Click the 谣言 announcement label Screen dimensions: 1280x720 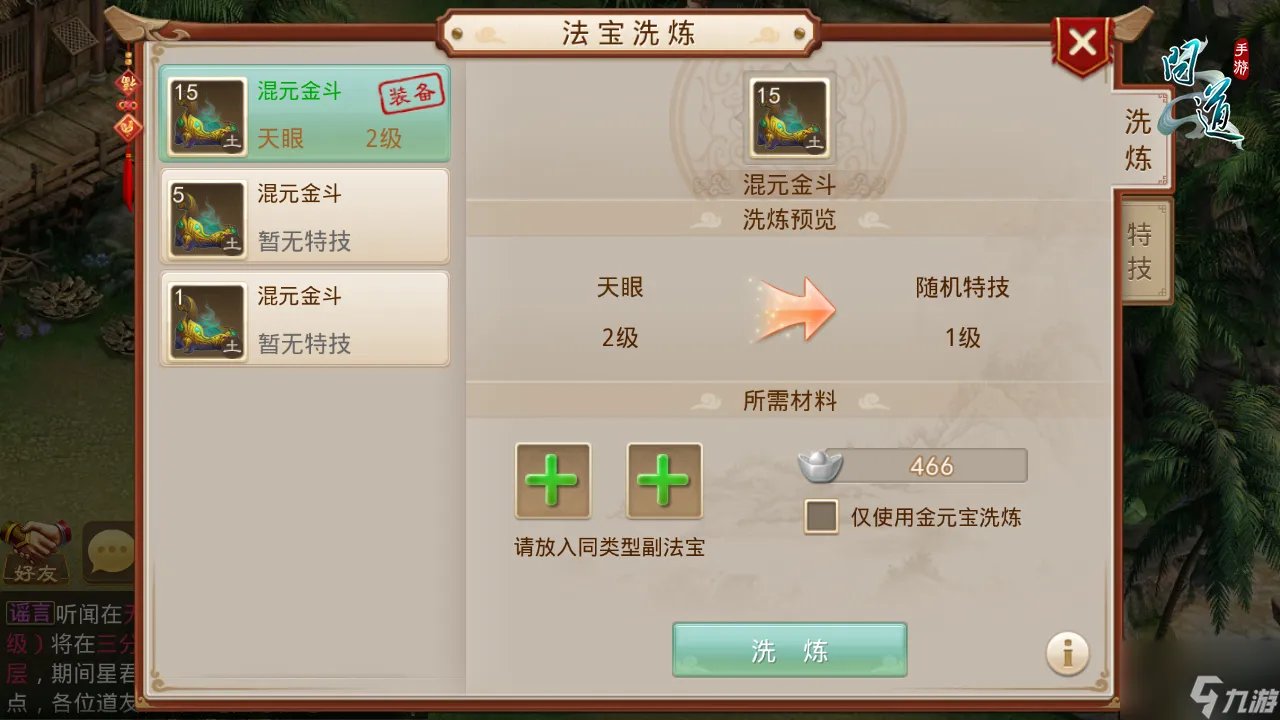coord(30,614)
